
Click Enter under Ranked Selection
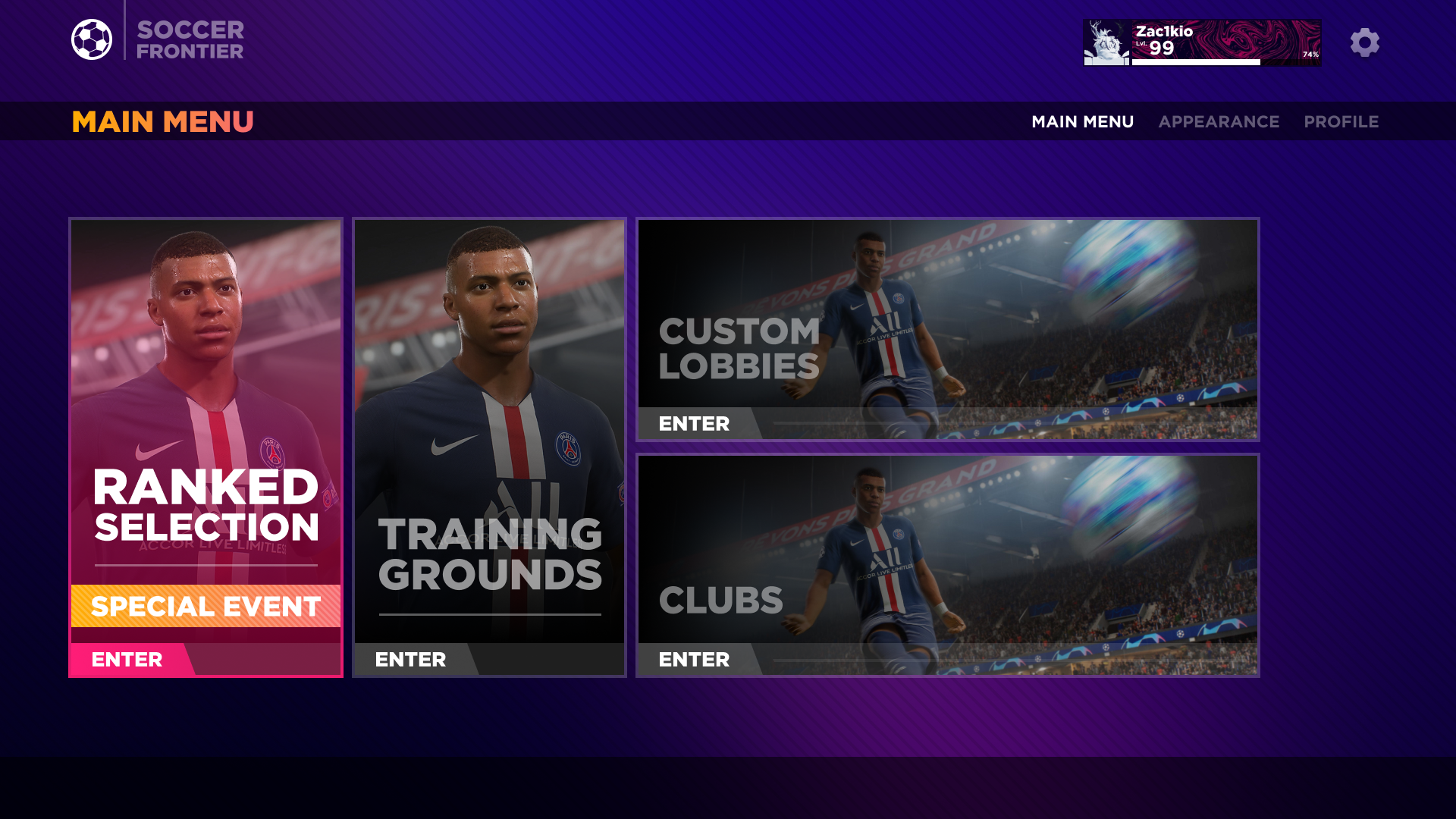tap(127, 660)
